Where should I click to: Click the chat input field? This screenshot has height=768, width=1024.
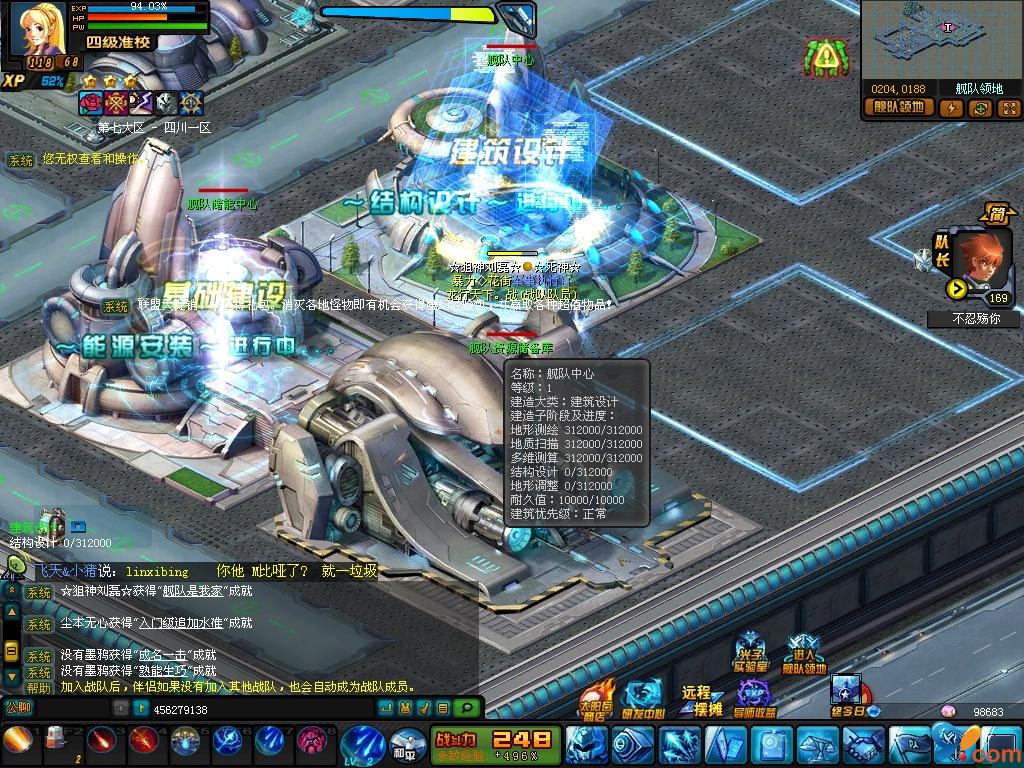[250, 709]
